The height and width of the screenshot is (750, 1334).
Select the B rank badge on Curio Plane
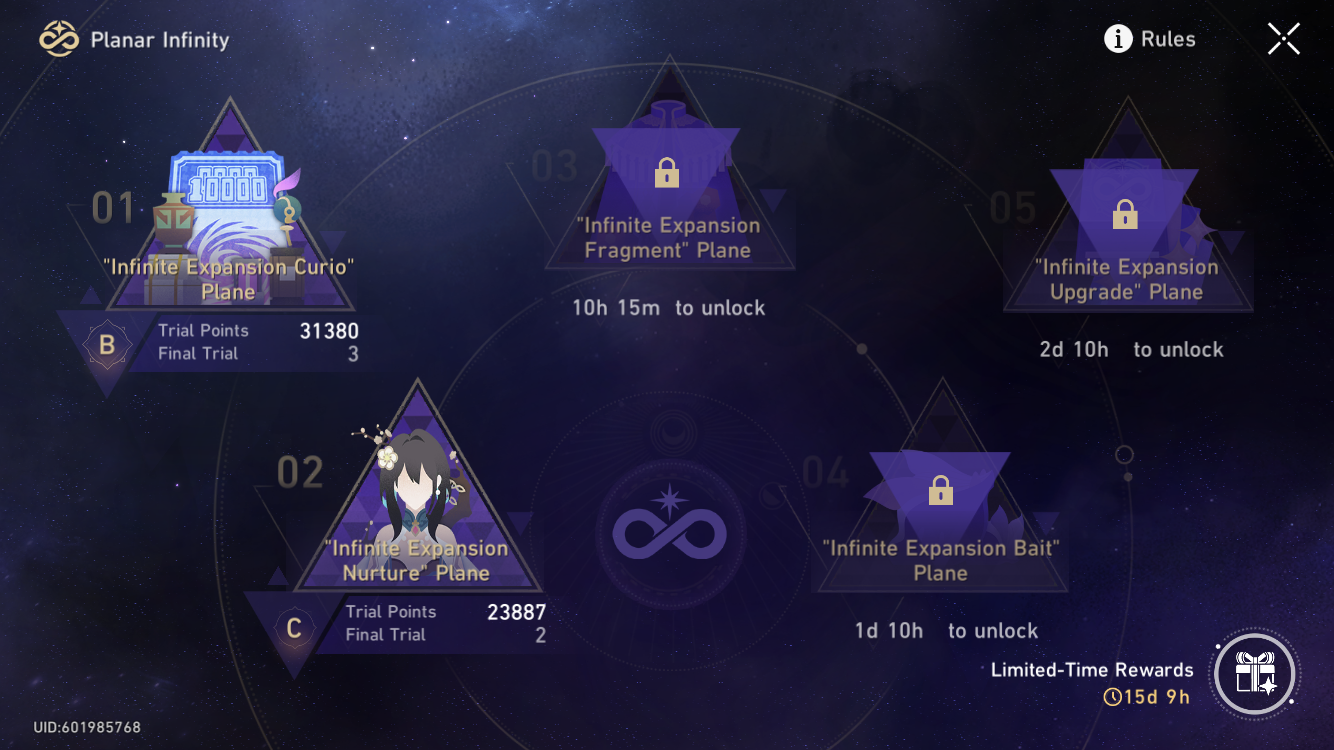pyautogui.click(x=107, y=344)
